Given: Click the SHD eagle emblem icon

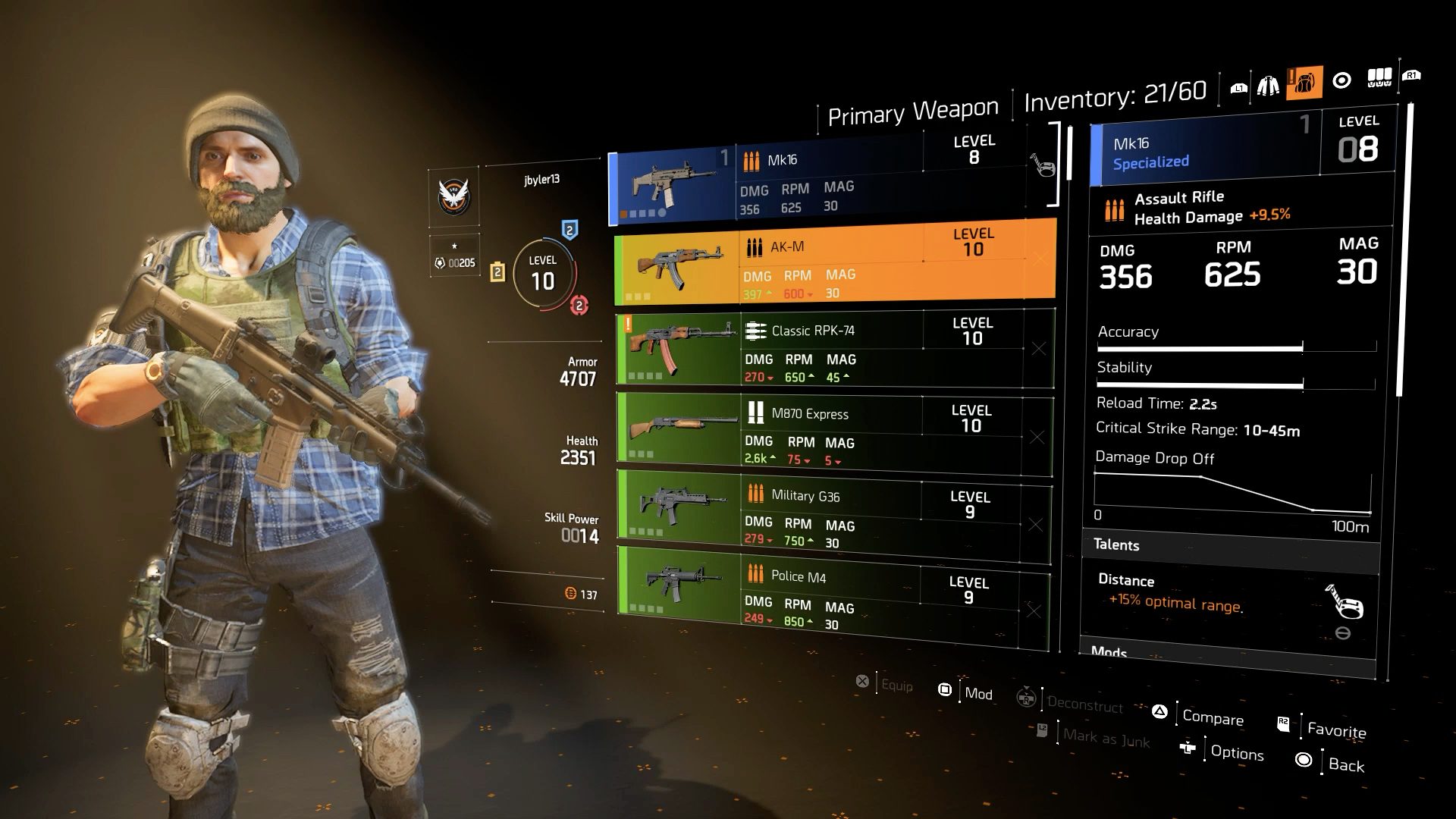Looking at the screenshot, I should pyautogui.click(x=454, y=196).
